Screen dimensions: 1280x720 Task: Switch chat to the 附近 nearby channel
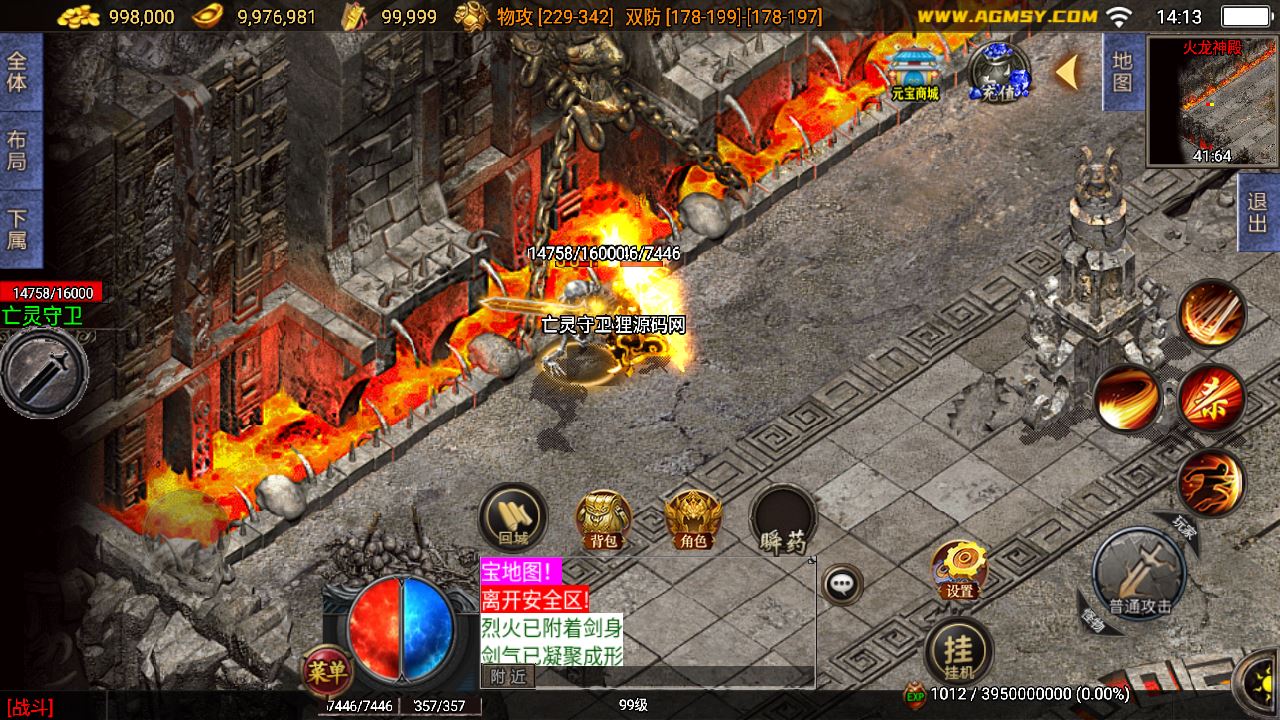pyautogui.click(x=508, y=677)
